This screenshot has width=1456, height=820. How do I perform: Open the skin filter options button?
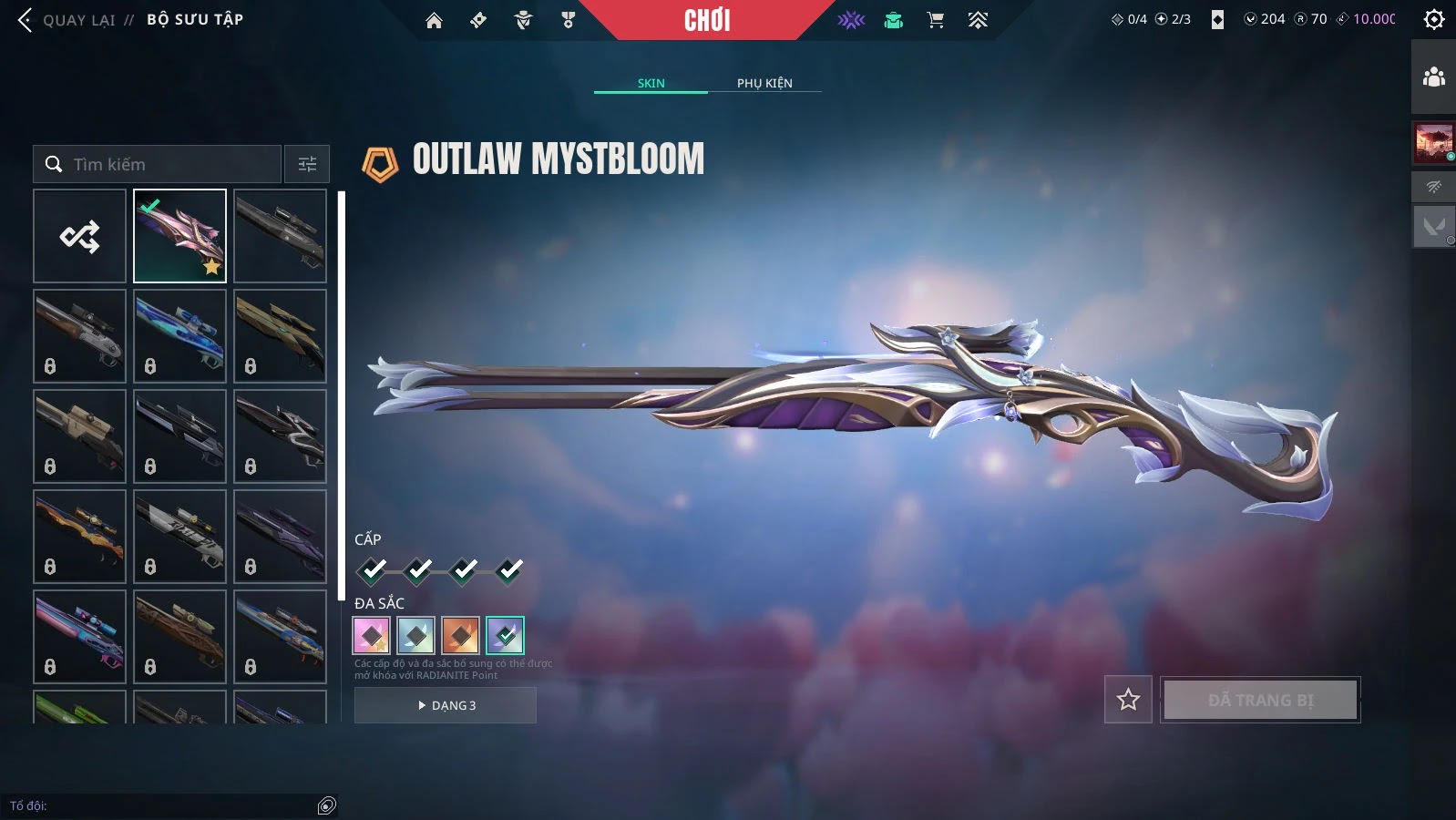tap(307, 164)
